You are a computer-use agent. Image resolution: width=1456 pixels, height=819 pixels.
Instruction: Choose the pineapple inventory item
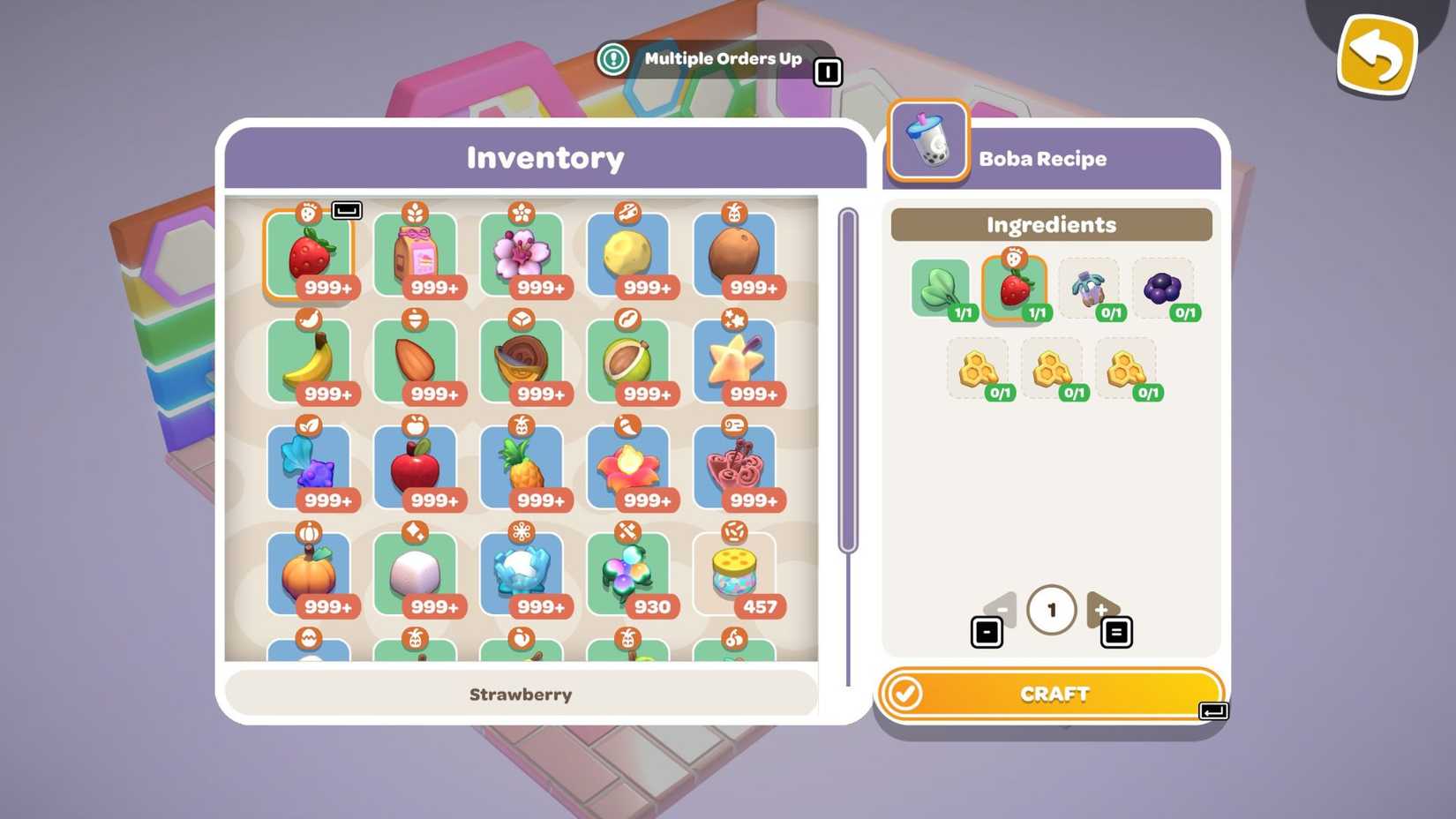522,466
